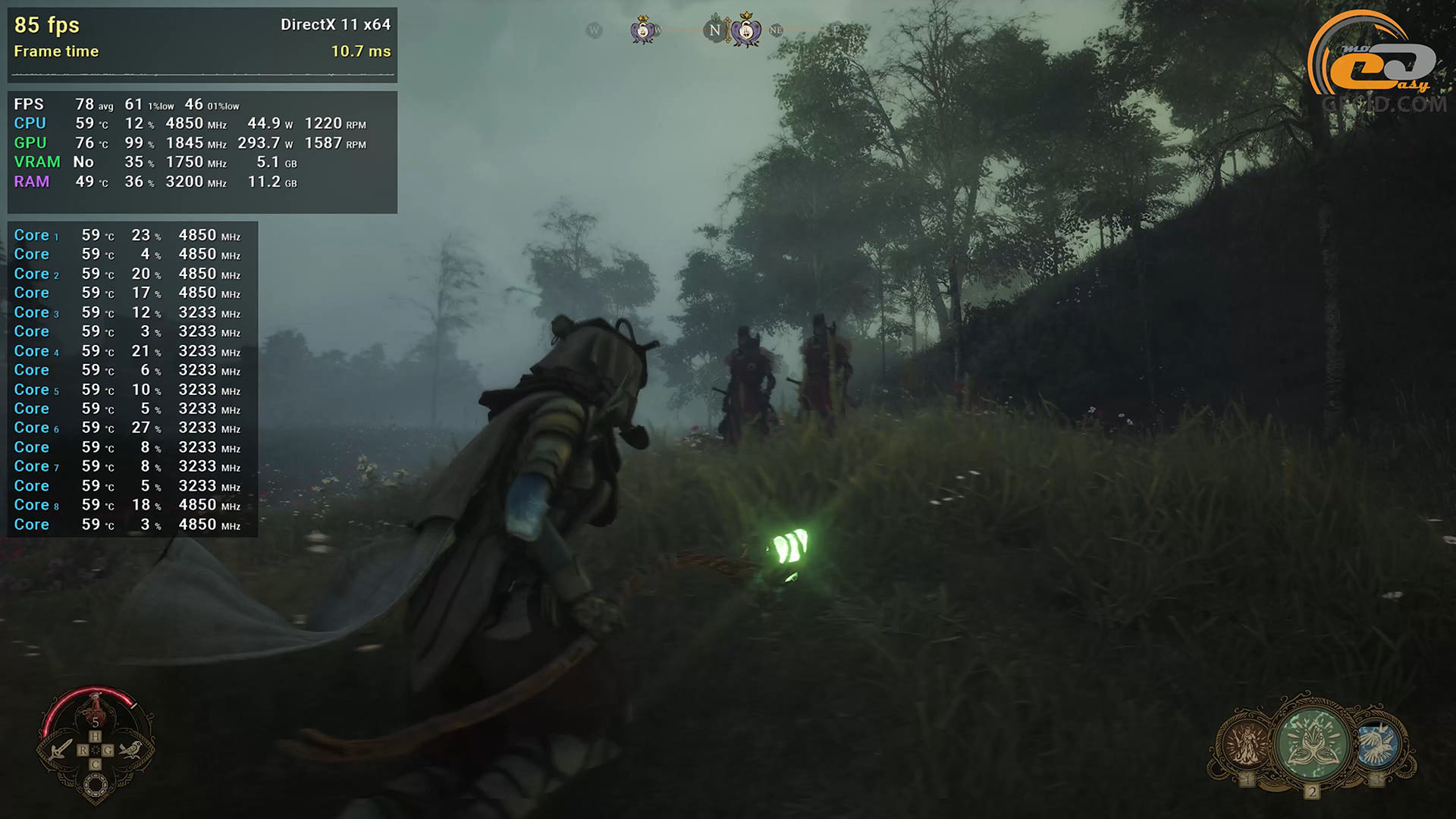Click the compass north marker
Screen dimensions: 1456x819
pos(714,31)
